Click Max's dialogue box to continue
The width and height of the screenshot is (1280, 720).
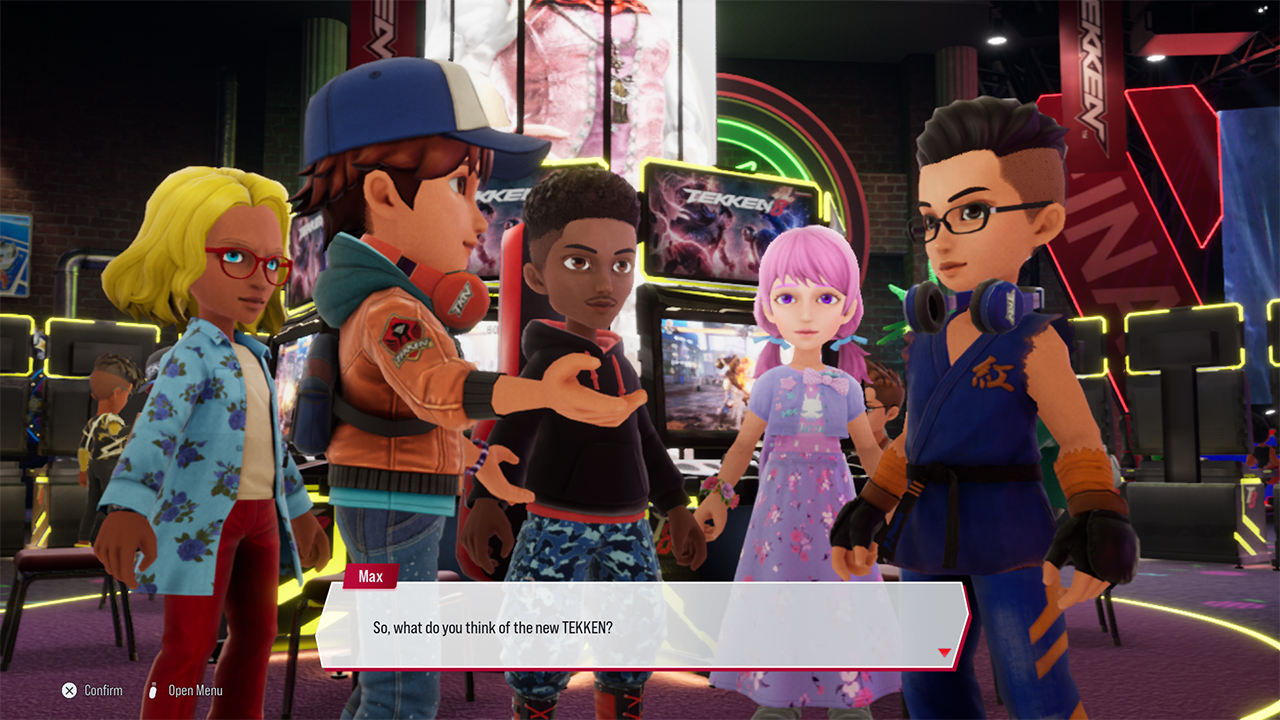coord(640,626)
